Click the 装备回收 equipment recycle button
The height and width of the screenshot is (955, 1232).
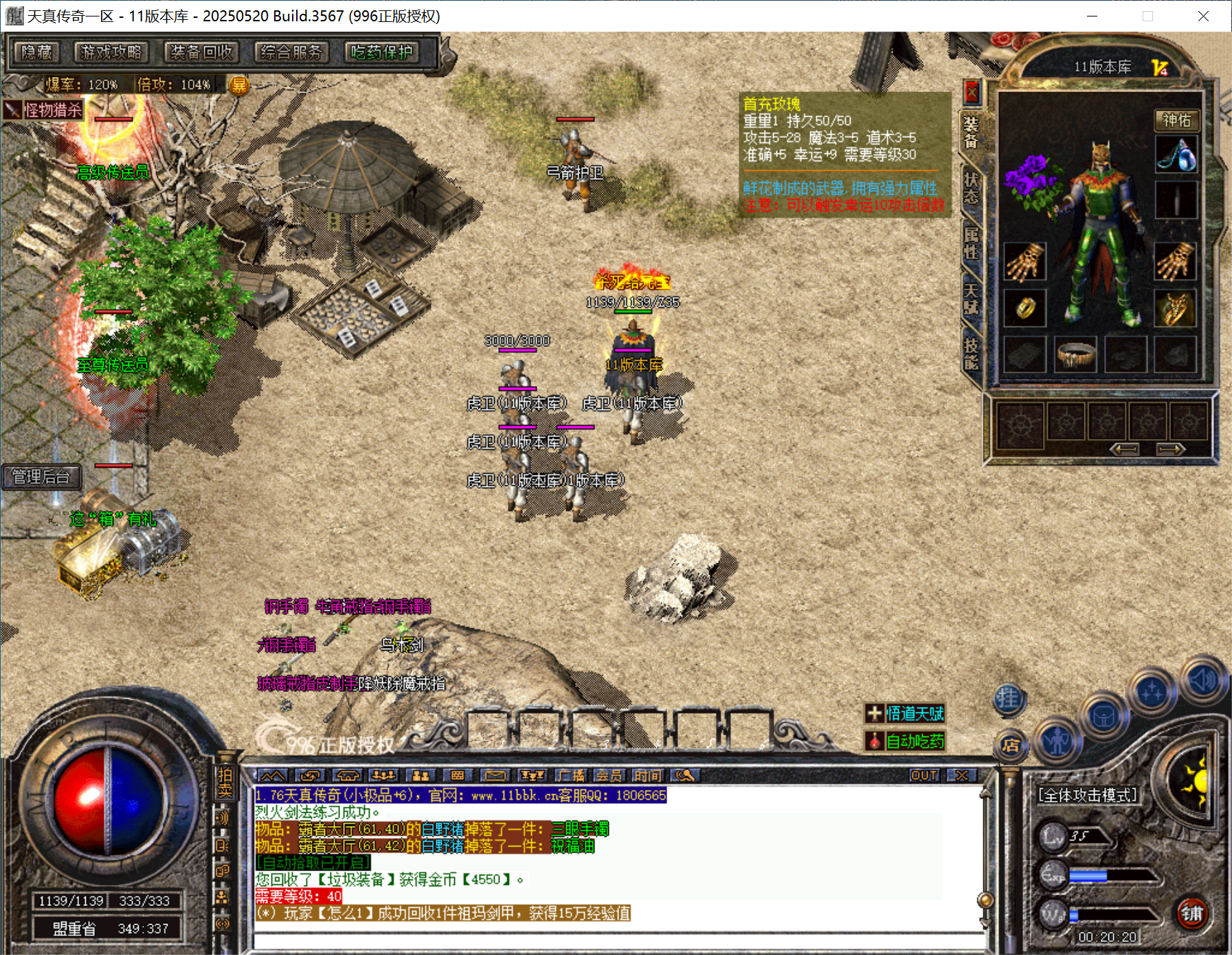(x=201, y=52)
